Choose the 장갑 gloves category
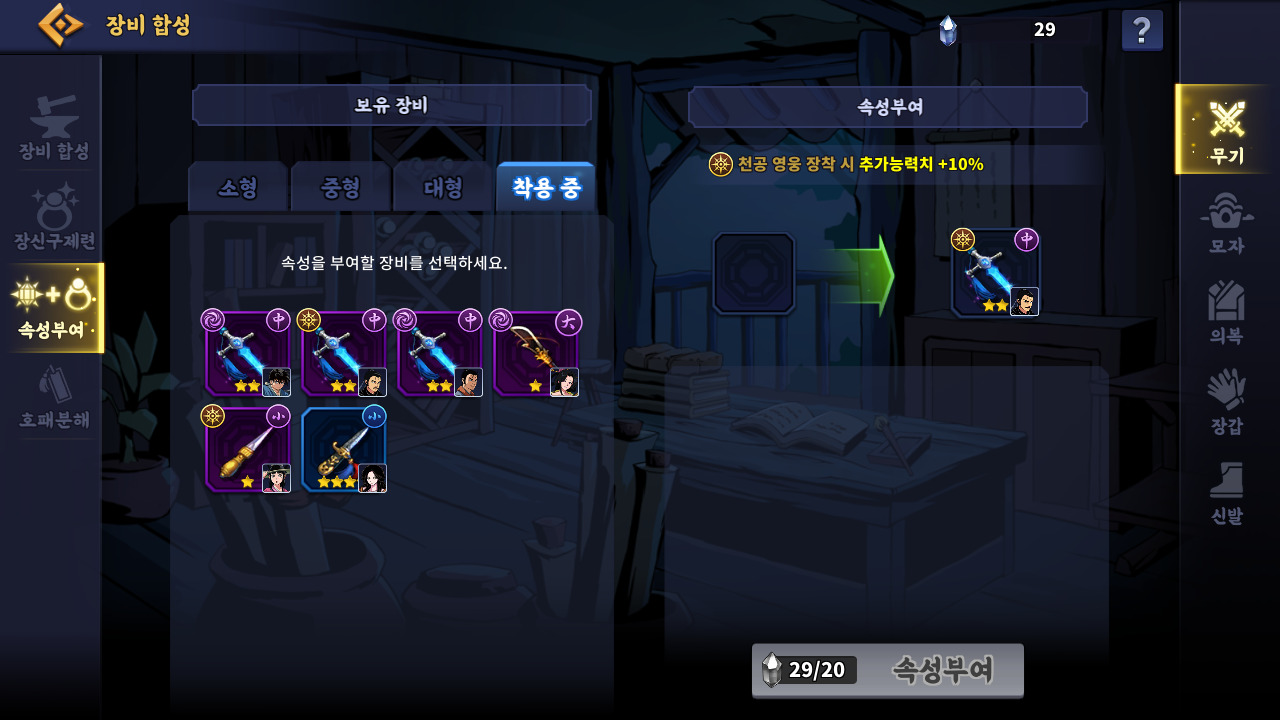Screen dimensions: 1280x720 pos(1226,402)
